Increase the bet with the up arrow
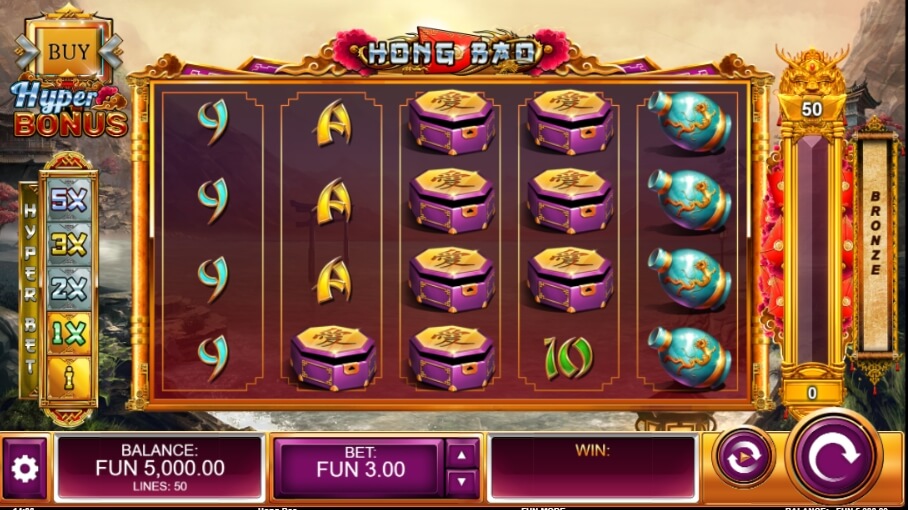 point(461,455)
